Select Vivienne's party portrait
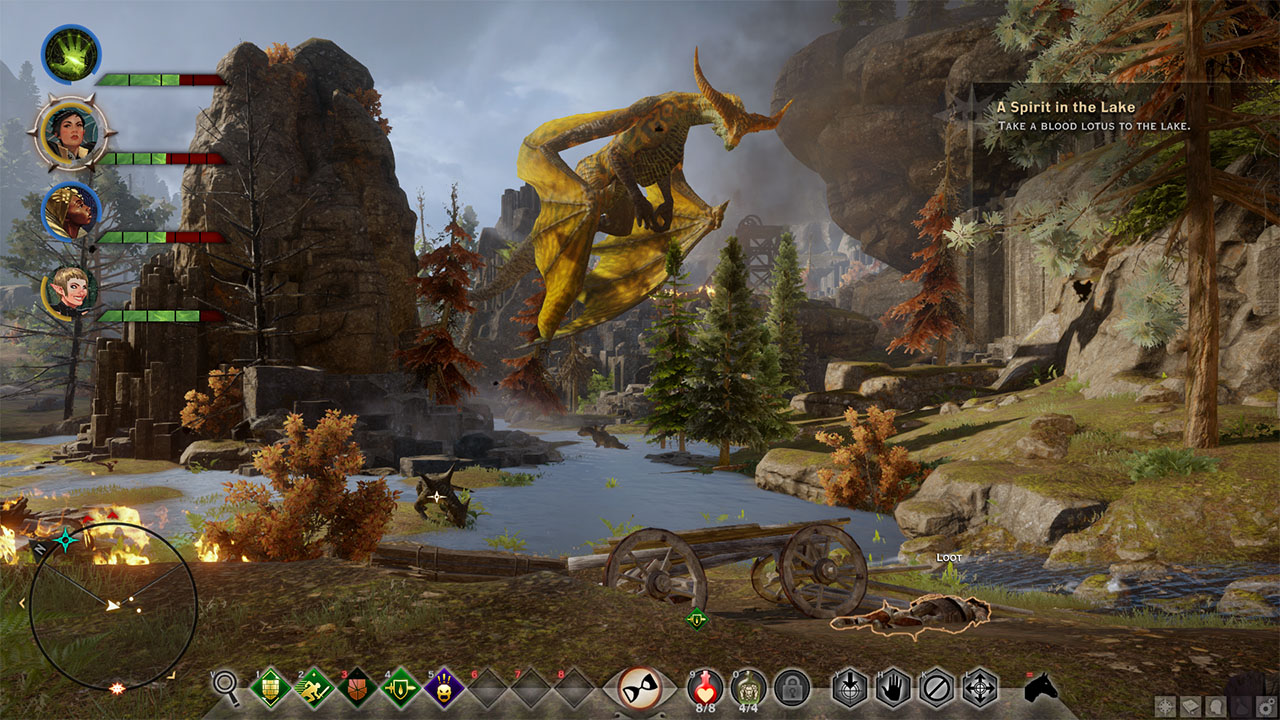This screenshot has width=1280, height=720. pos(71,211)
